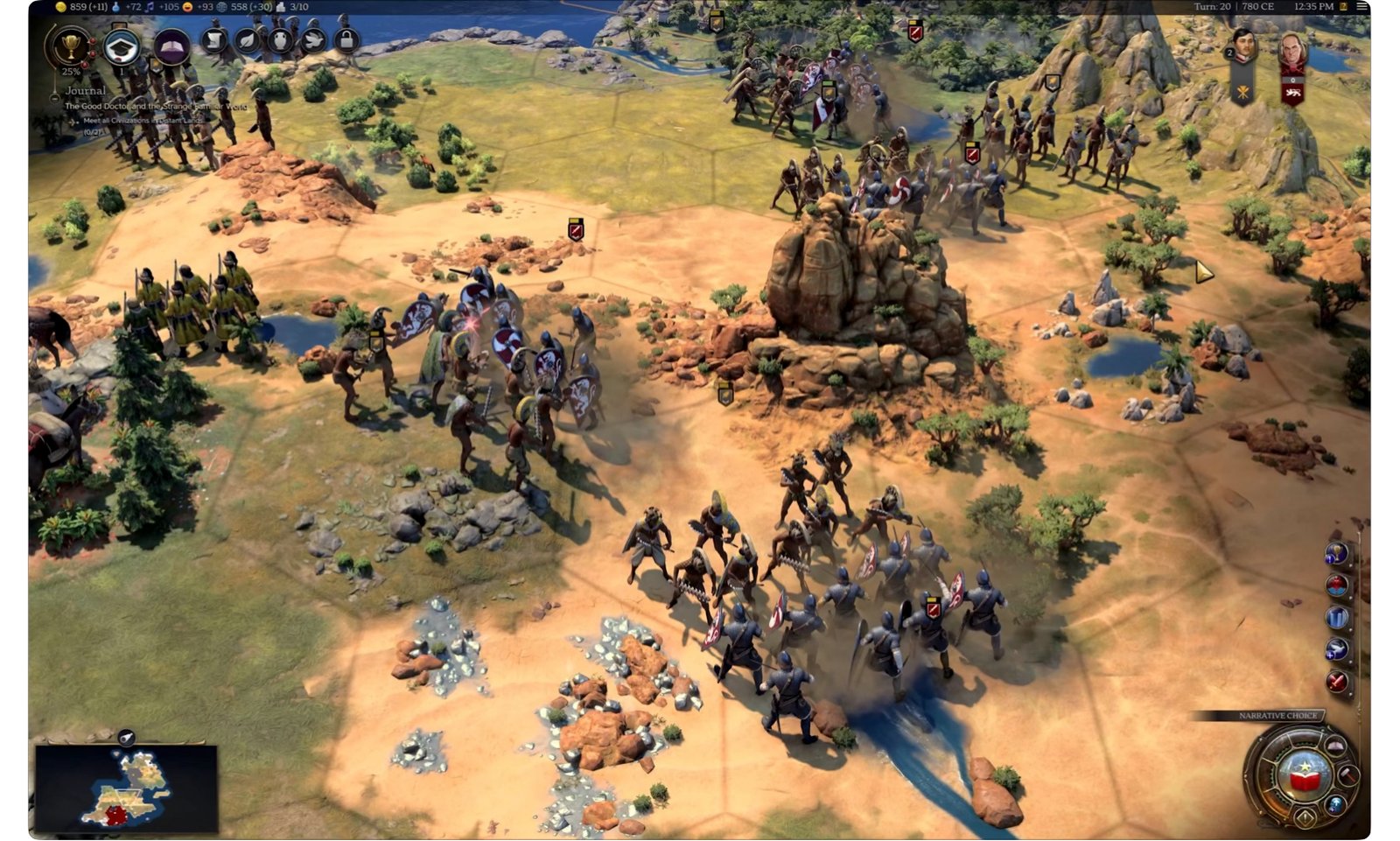Open the hamburger menu in the top-right corner
The height and width of the screenshot is (841, 1400).
coord(1361,7)
